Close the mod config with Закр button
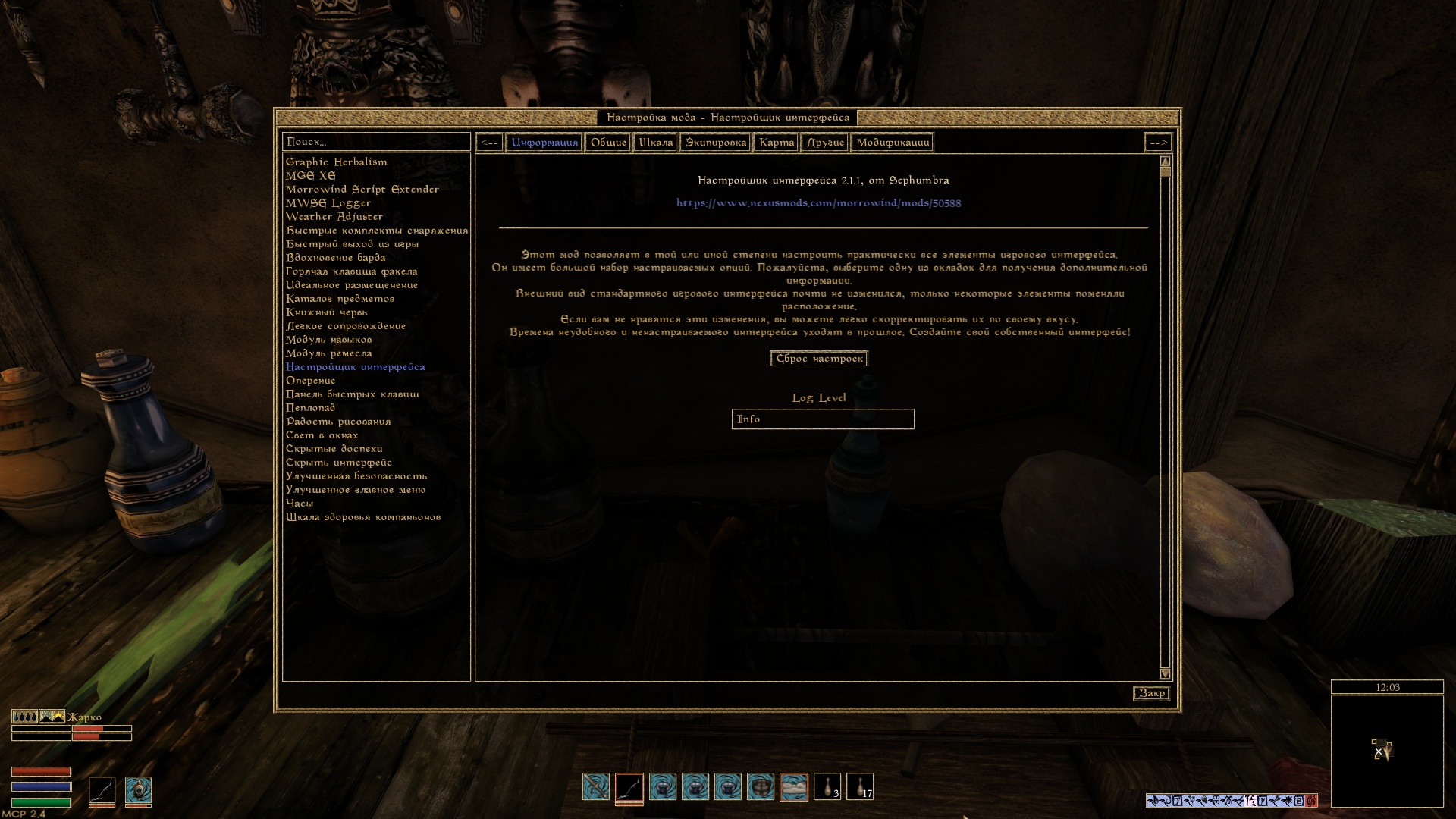The width and height of the screenshot is (1456, 819). [1151, 693]
